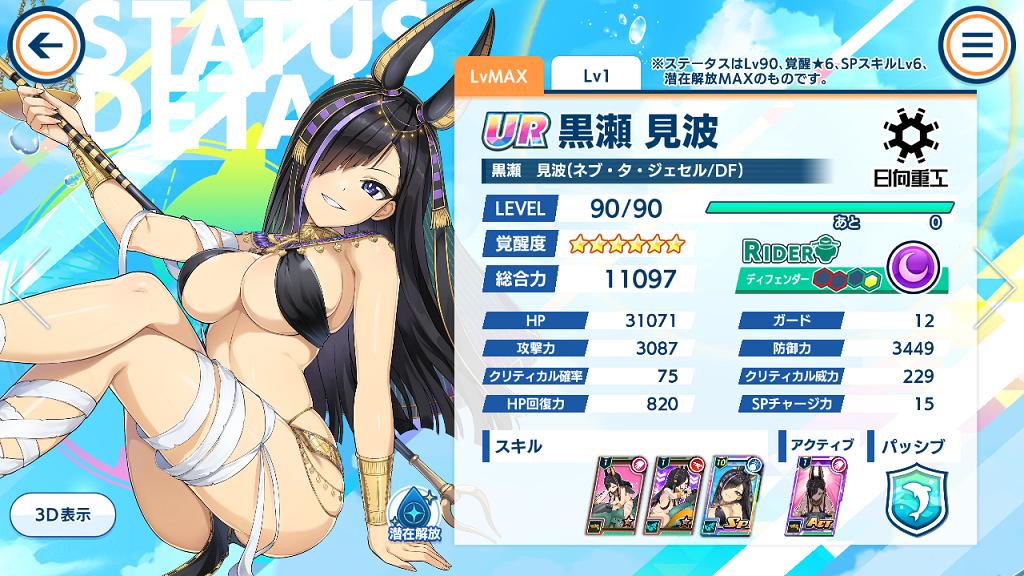Image resolution: width=1024 pixels, height=576 pixels.
Task: Go back with the arrow button
Action: tap(46, 45)
